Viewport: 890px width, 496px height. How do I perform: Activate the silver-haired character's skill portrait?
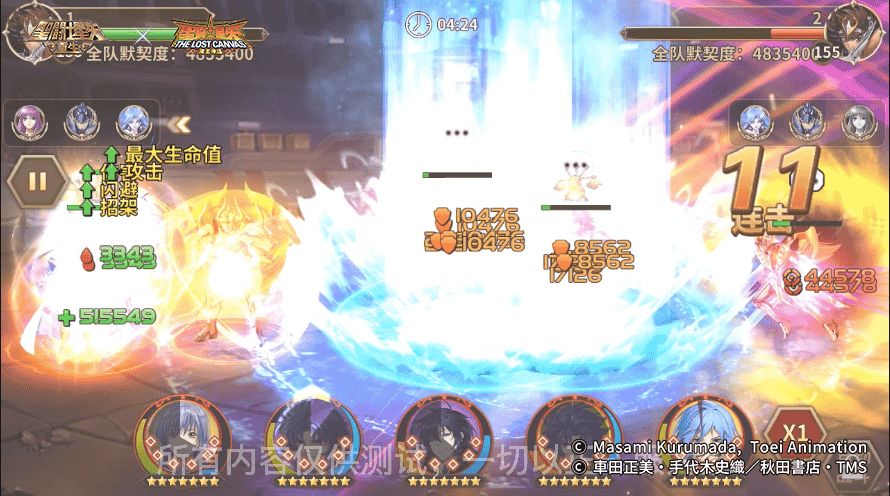182,438
